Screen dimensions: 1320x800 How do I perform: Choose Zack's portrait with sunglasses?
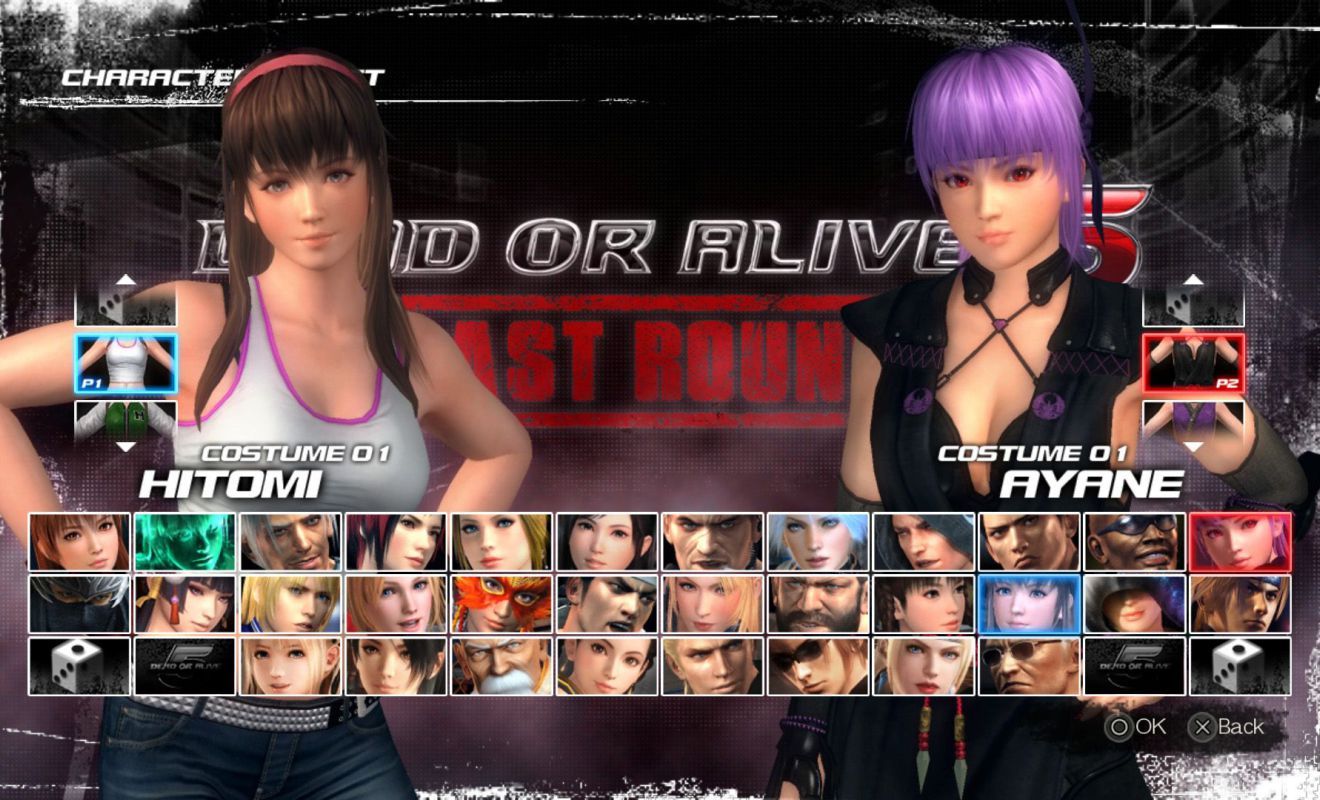1133,543
